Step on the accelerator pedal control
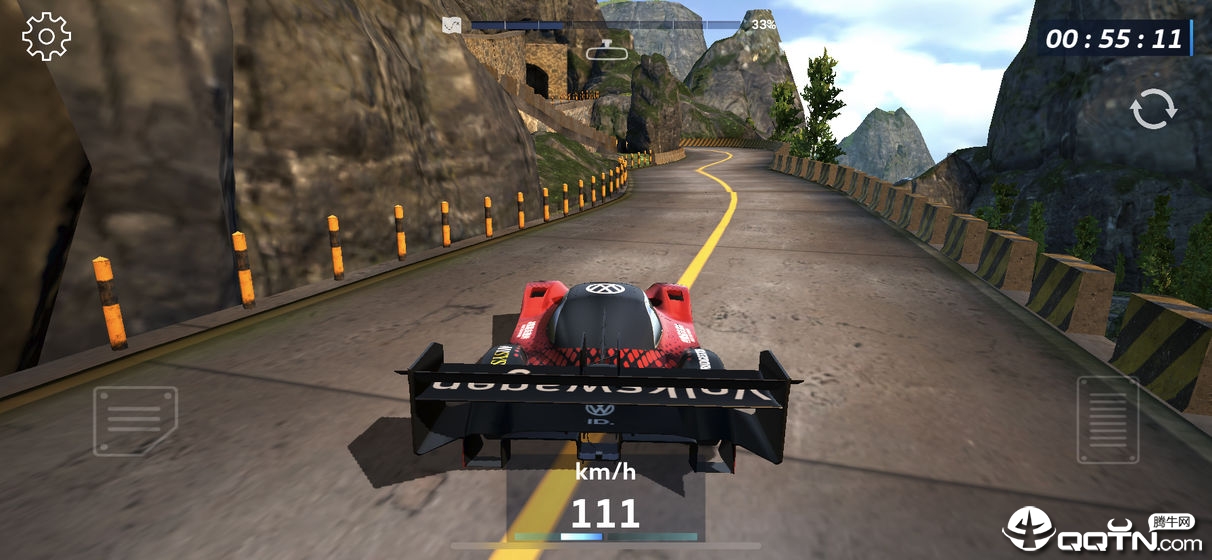 tap(1107, 420)
